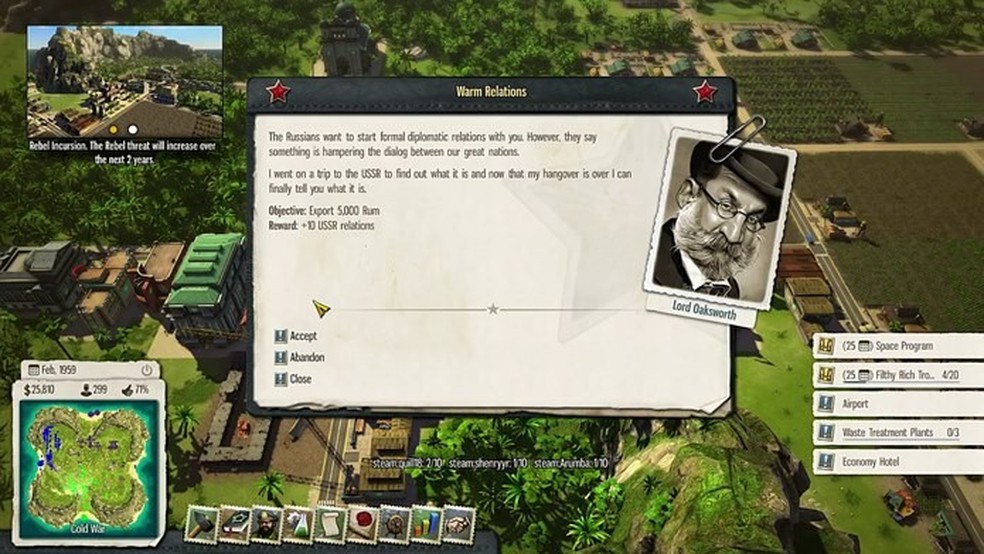Open the handshake diplomacy menu
The image size is (984, 554).
(459, 523)
